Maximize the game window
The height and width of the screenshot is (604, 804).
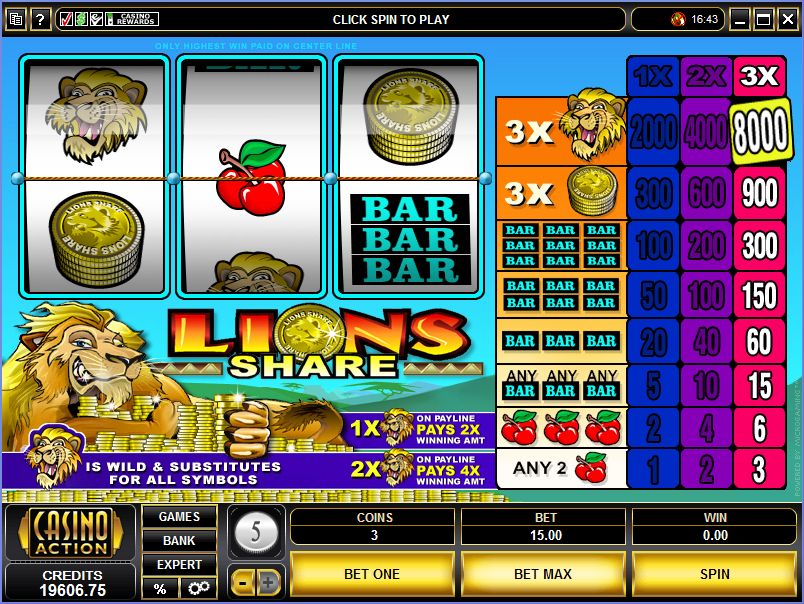coord(763,19)
